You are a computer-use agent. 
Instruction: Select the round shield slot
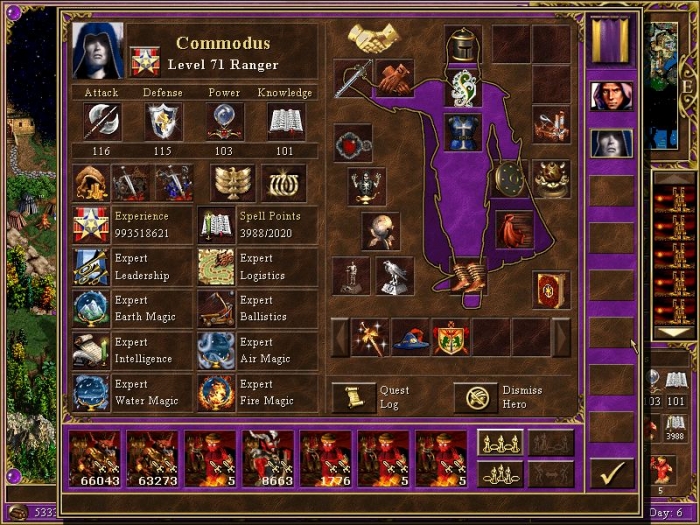click(x=511, y=178)
